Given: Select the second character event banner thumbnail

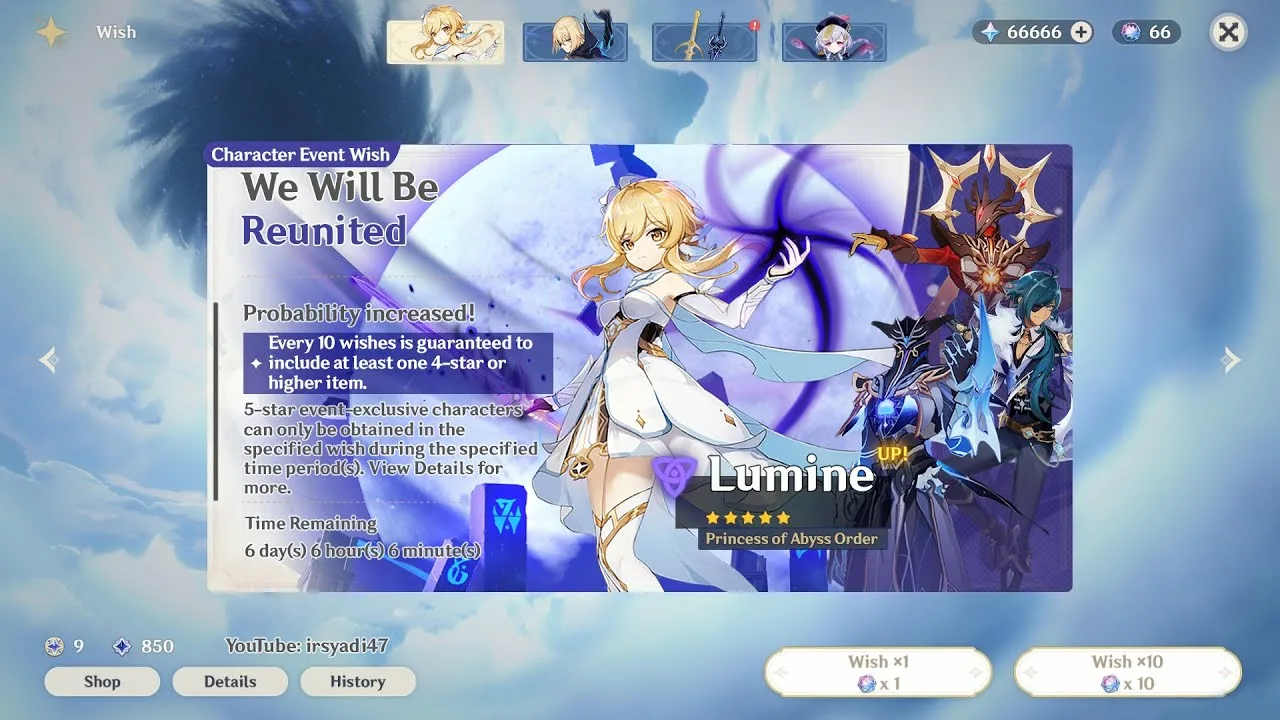Looking at the screenshot, I should [x=575, y=40].
